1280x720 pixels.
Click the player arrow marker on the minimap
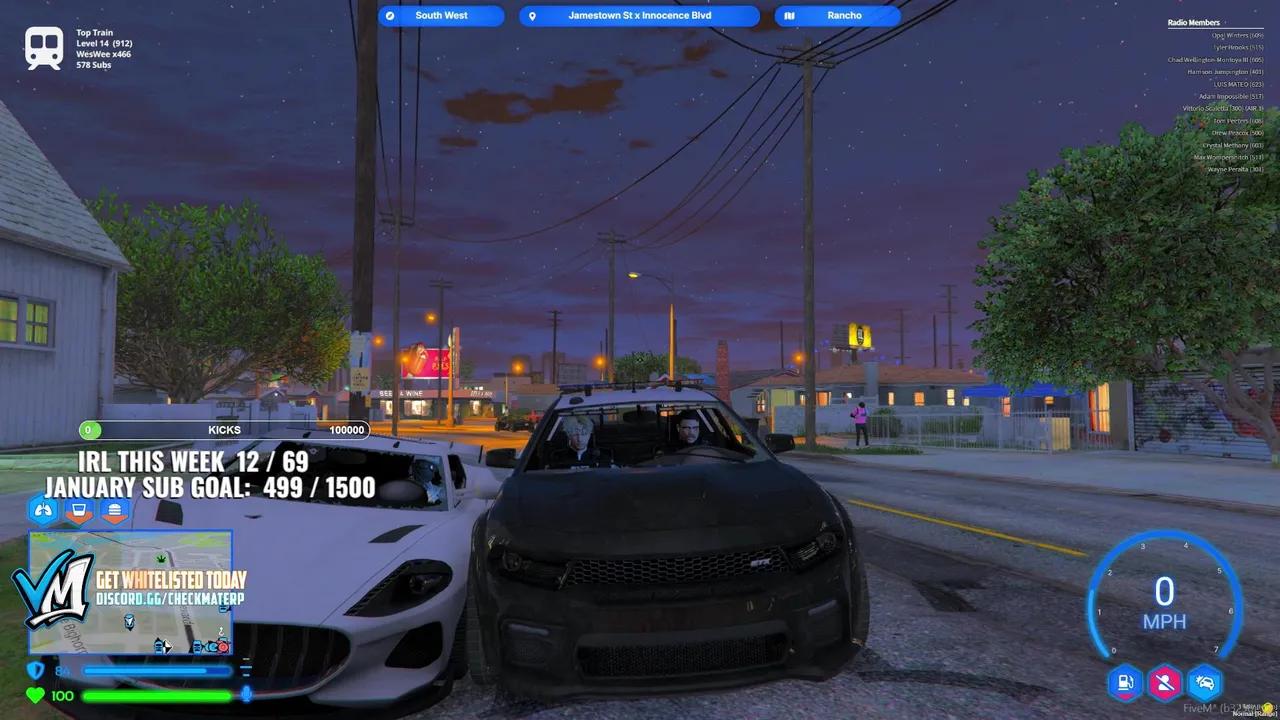[166, 645]
